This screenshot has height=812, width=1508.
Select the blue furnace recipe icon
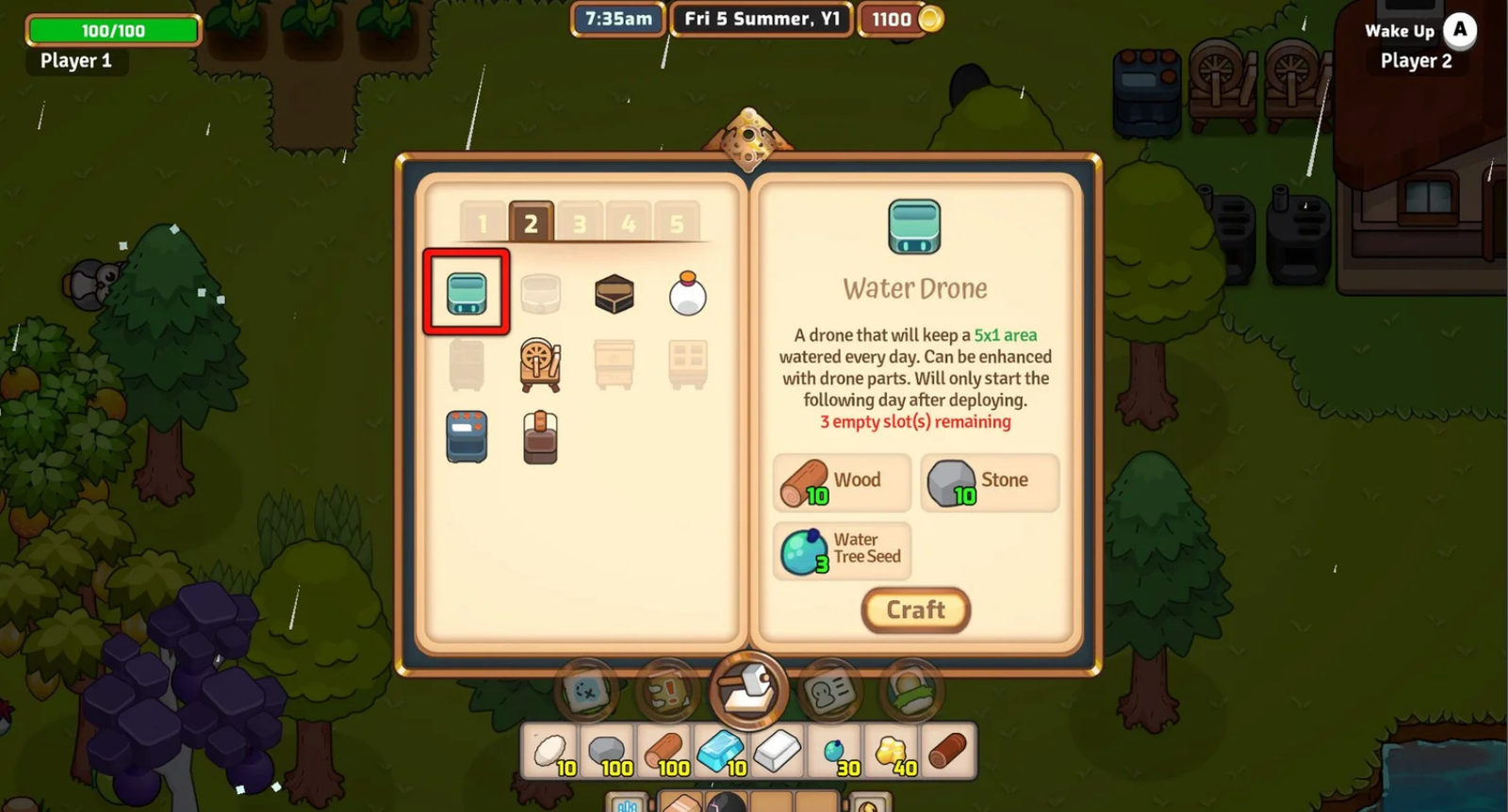466,437
